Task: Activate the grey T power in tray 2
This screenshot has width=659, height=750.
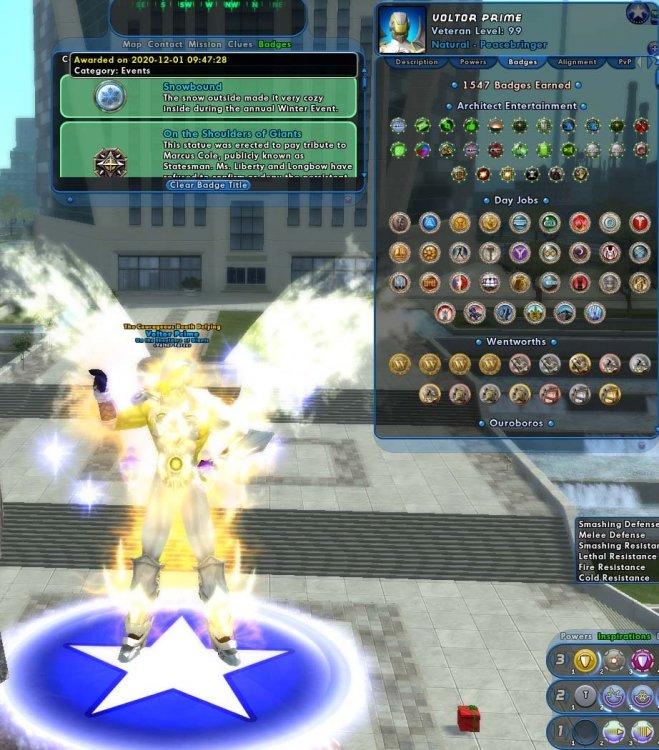Action: coord(585,696)
